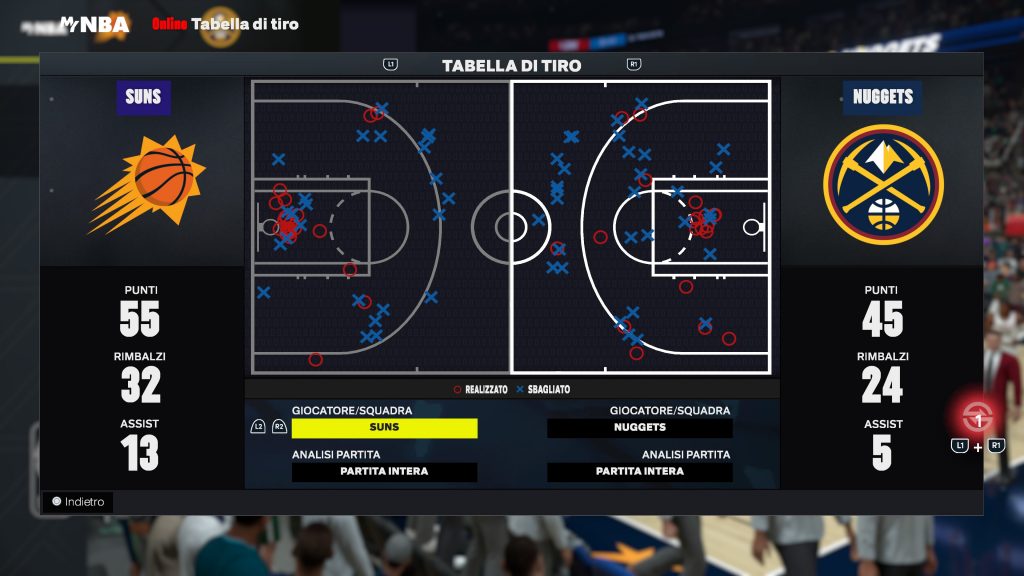Go back with the Indietro button
This screenshot has height=576, width=1024.
(78, 502)
